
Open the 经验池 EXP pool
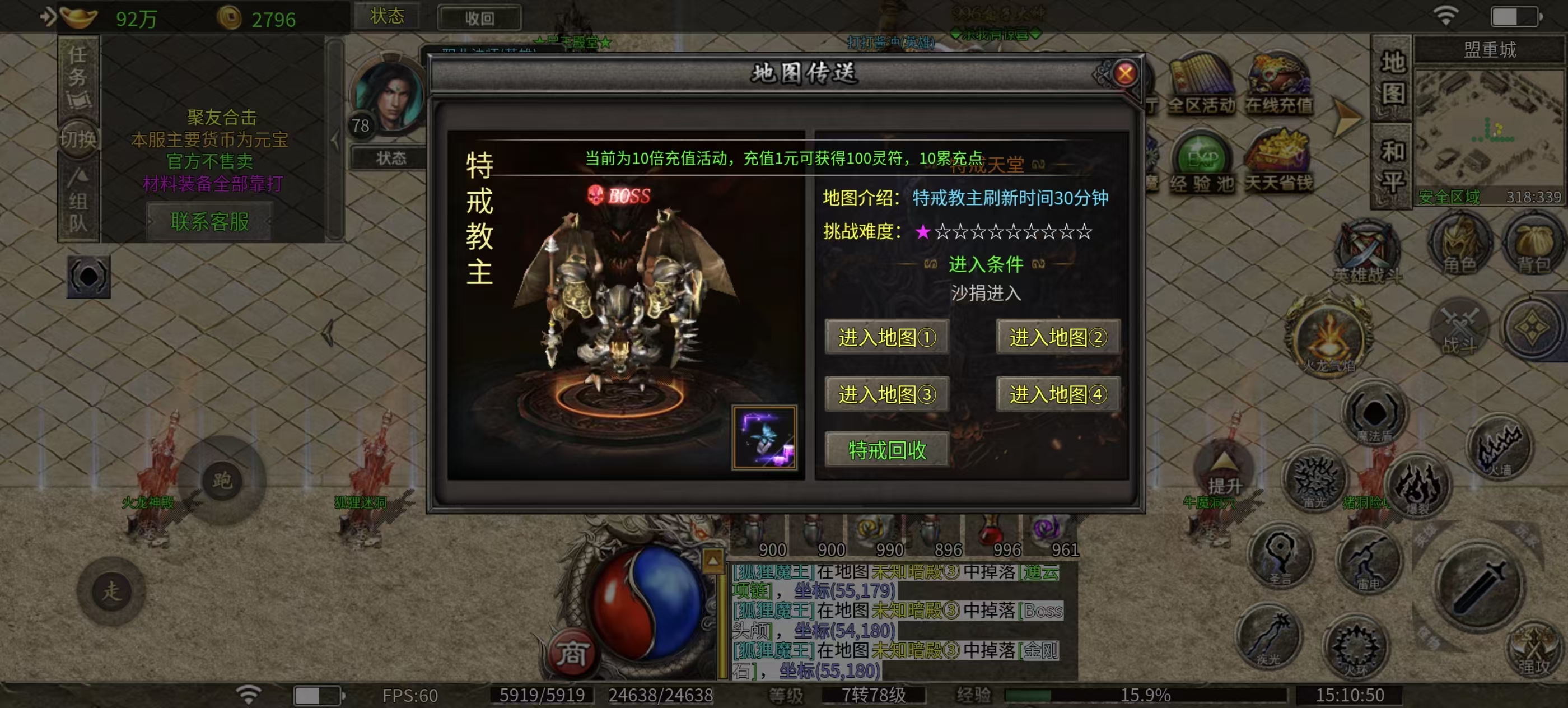coord(1202,163)
